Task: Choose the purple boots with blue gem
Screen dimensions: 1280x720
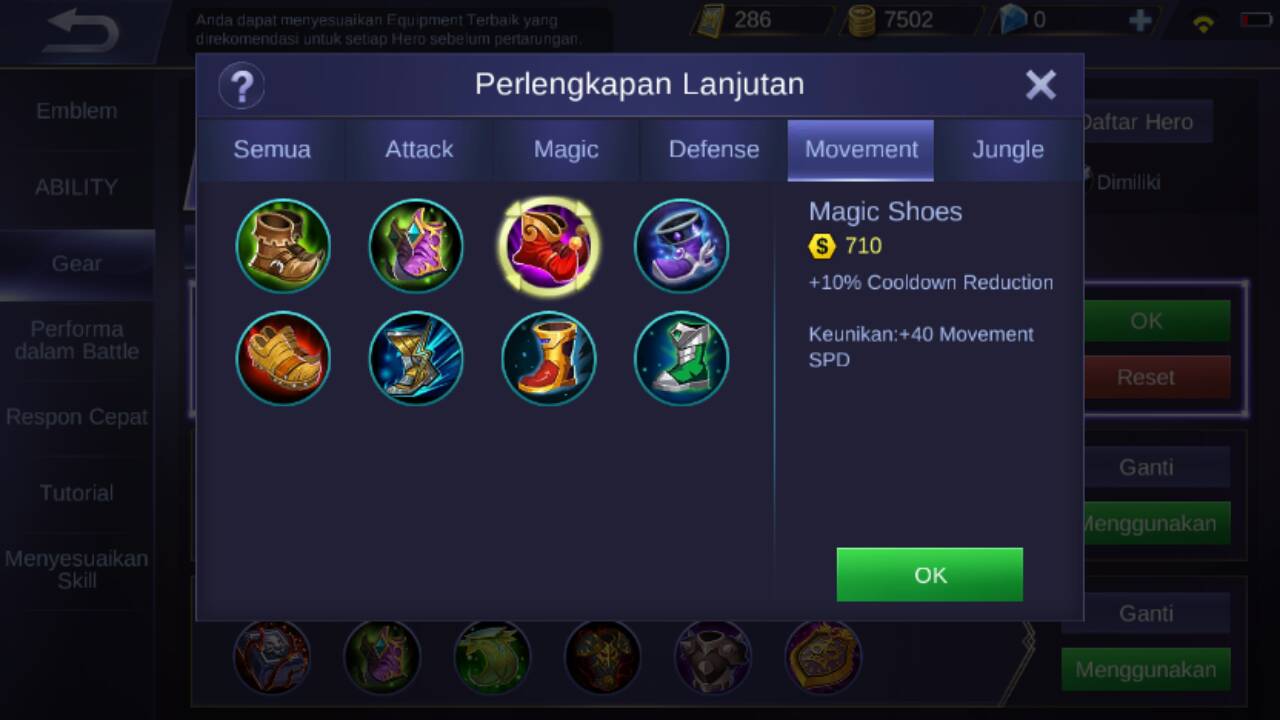Action: [x=416, y=246]
